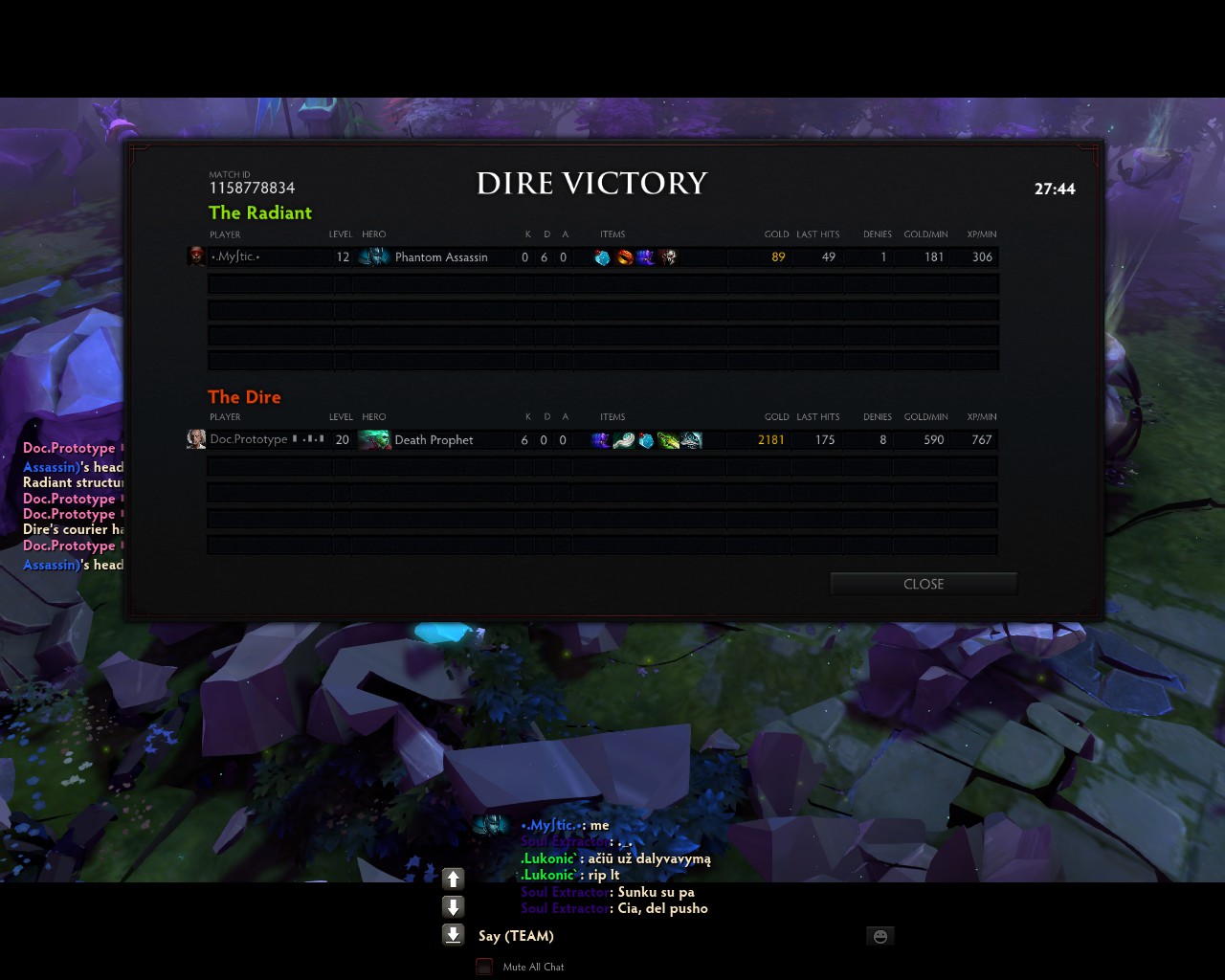Inspect Phantom Assassin's orange swirl item
Viewport: 1225px width, 980px height.
point(624,257)
